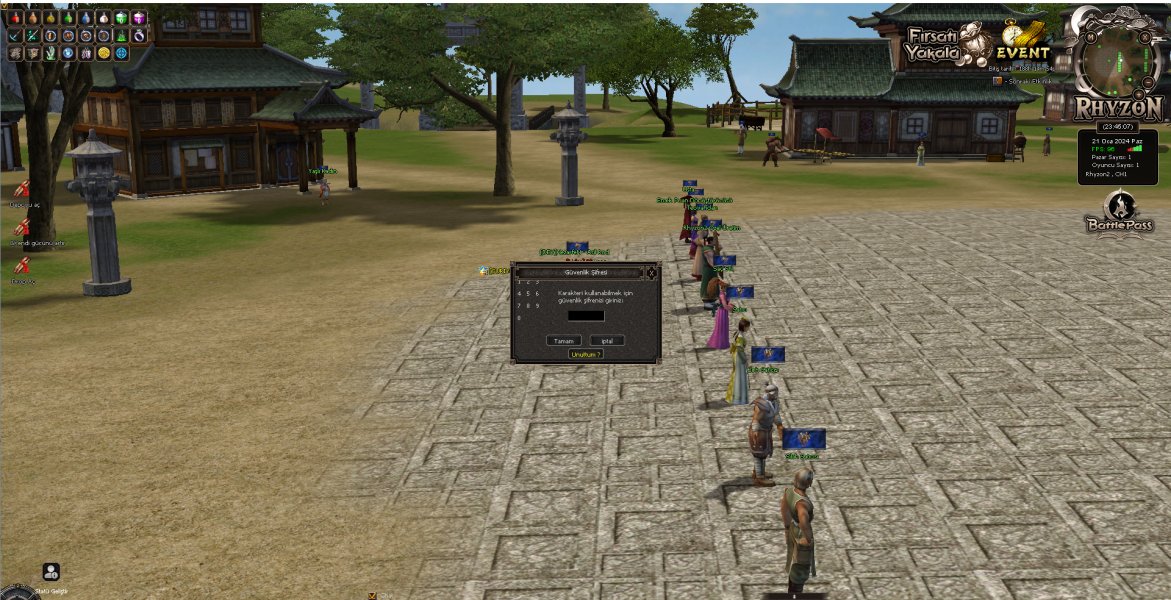The width and height of the screenshot is (1171, 600).
Task: Cancel the security dialog with İptal
Action: (x=606, y=340)
